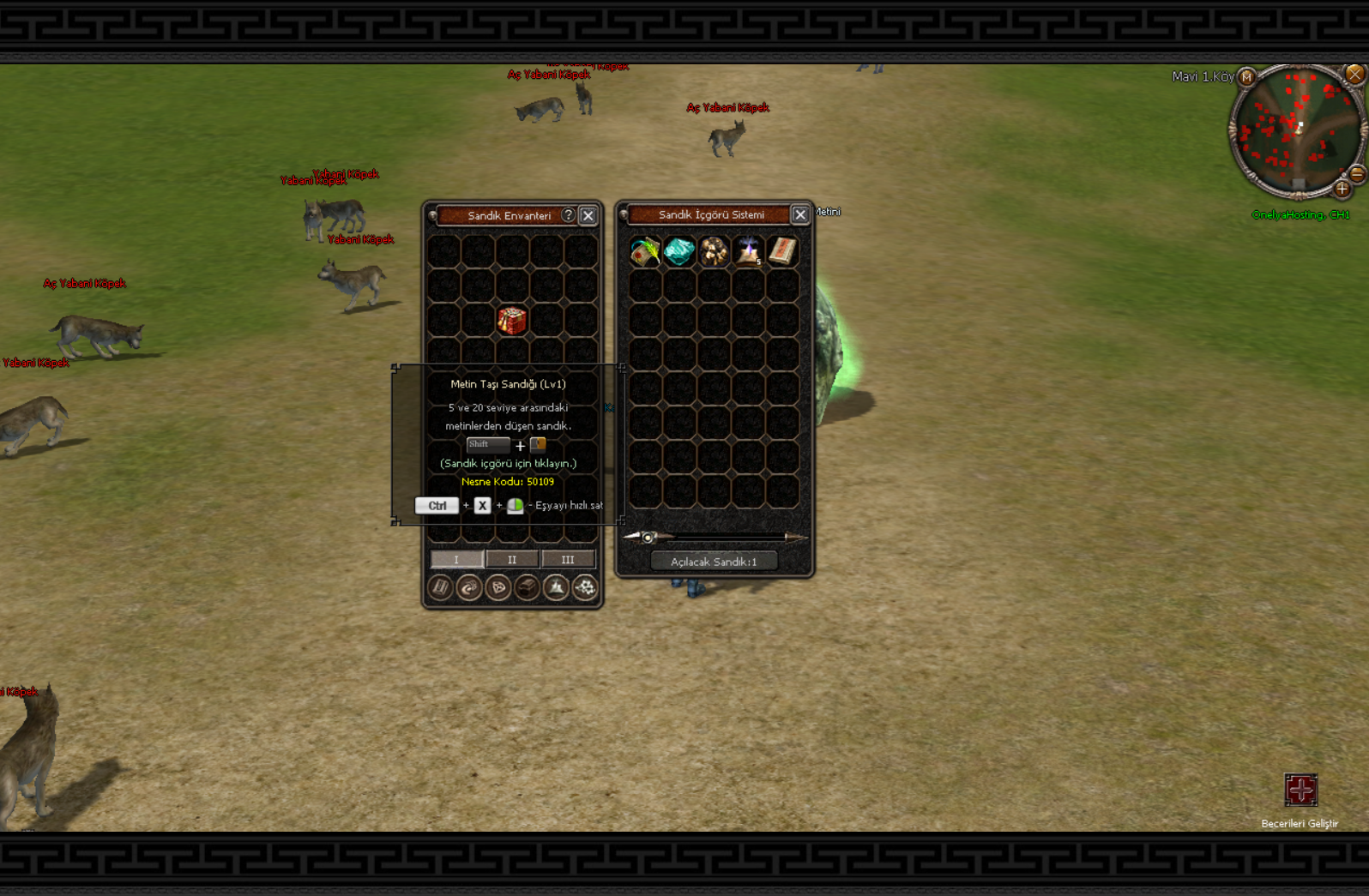Close the Sandık İçgörü Sistemi window
This screenshot has height=896, width=1369.
(799, 214)
